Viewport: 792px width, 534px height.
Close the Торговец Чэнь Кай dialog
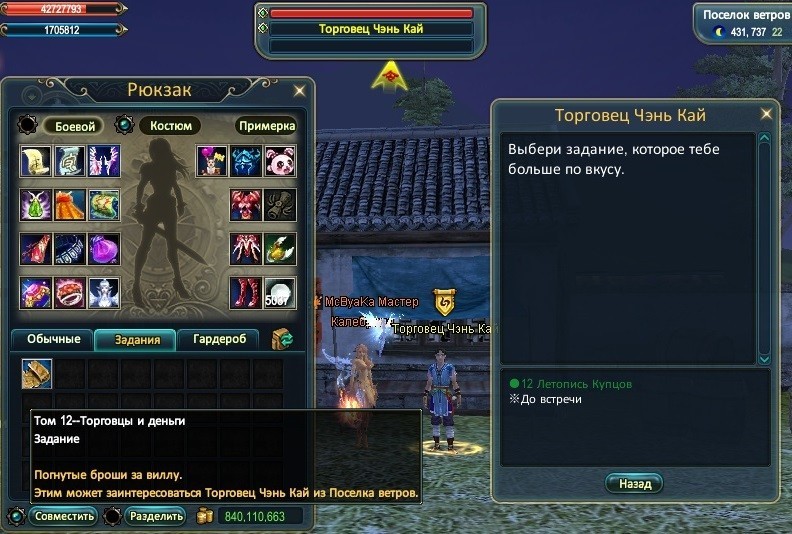(x=767, y=114)
